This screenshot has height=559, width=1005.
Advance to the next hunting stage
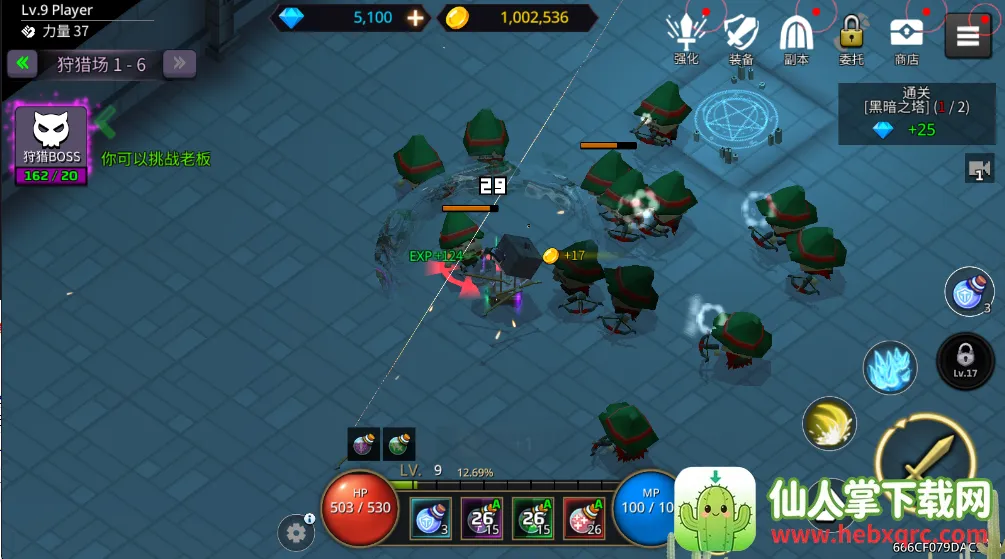point(179,64)
